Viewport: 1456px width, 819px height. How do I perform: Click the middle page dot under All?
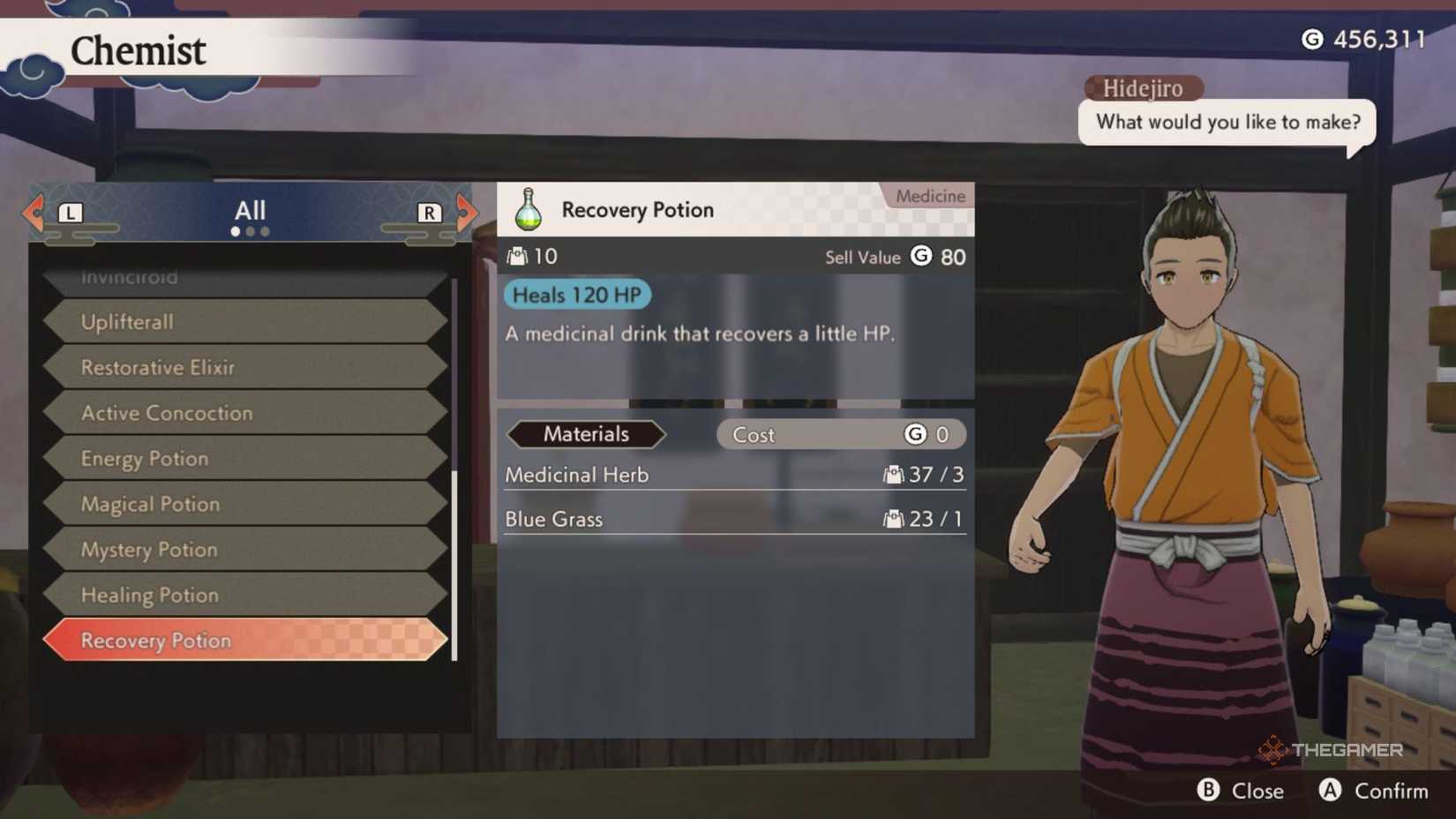coord(251,232)
